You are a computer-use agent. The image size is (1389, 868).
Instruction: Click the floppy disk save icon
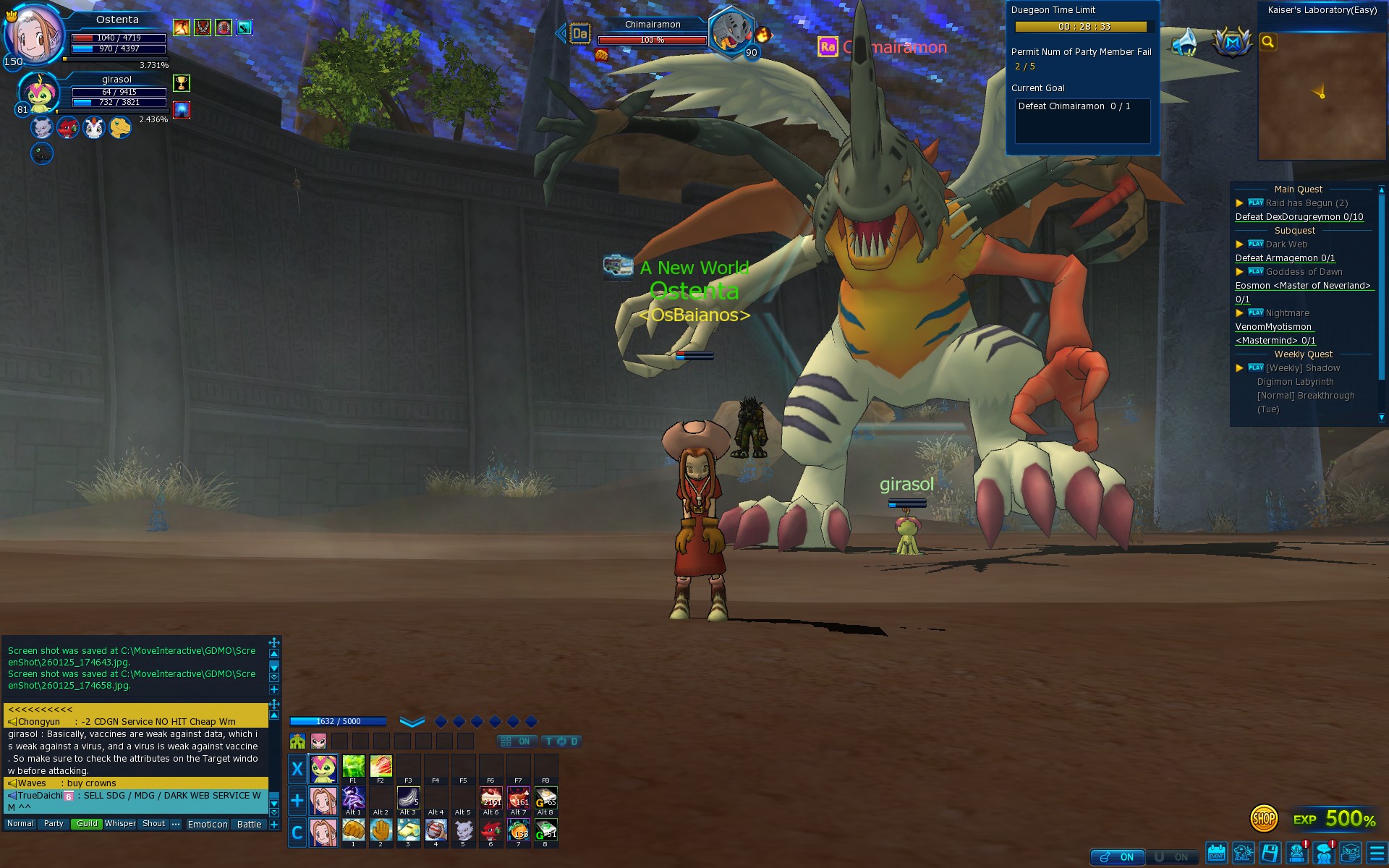[1270, 854]
